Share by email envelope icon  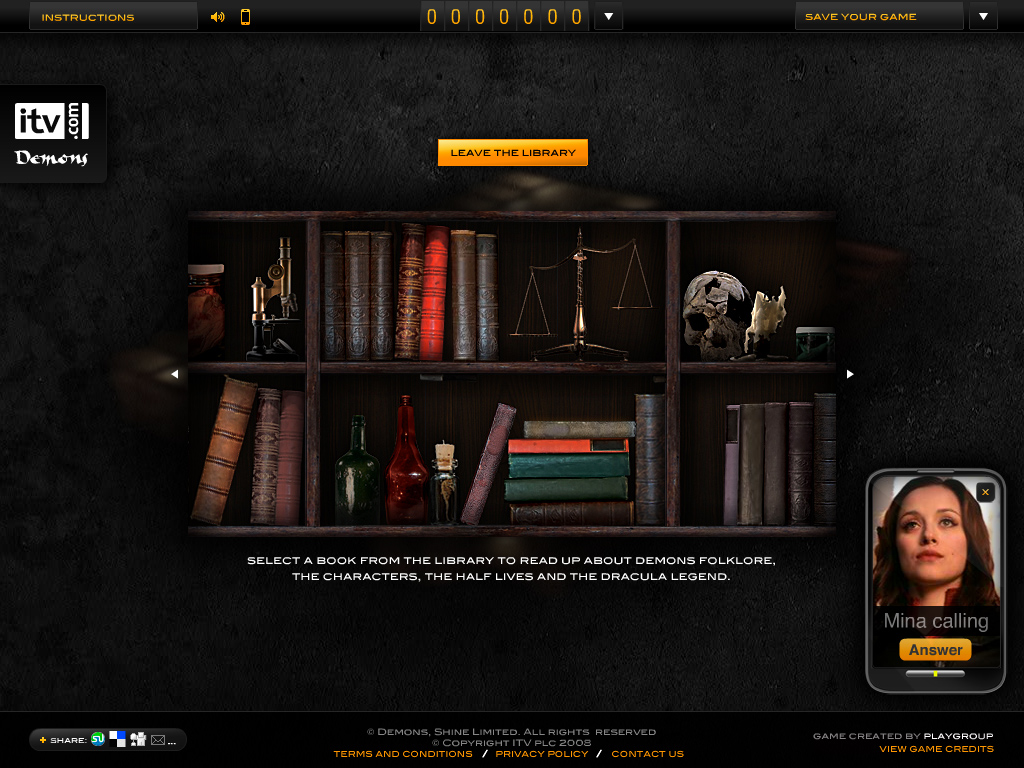point(158,740)
